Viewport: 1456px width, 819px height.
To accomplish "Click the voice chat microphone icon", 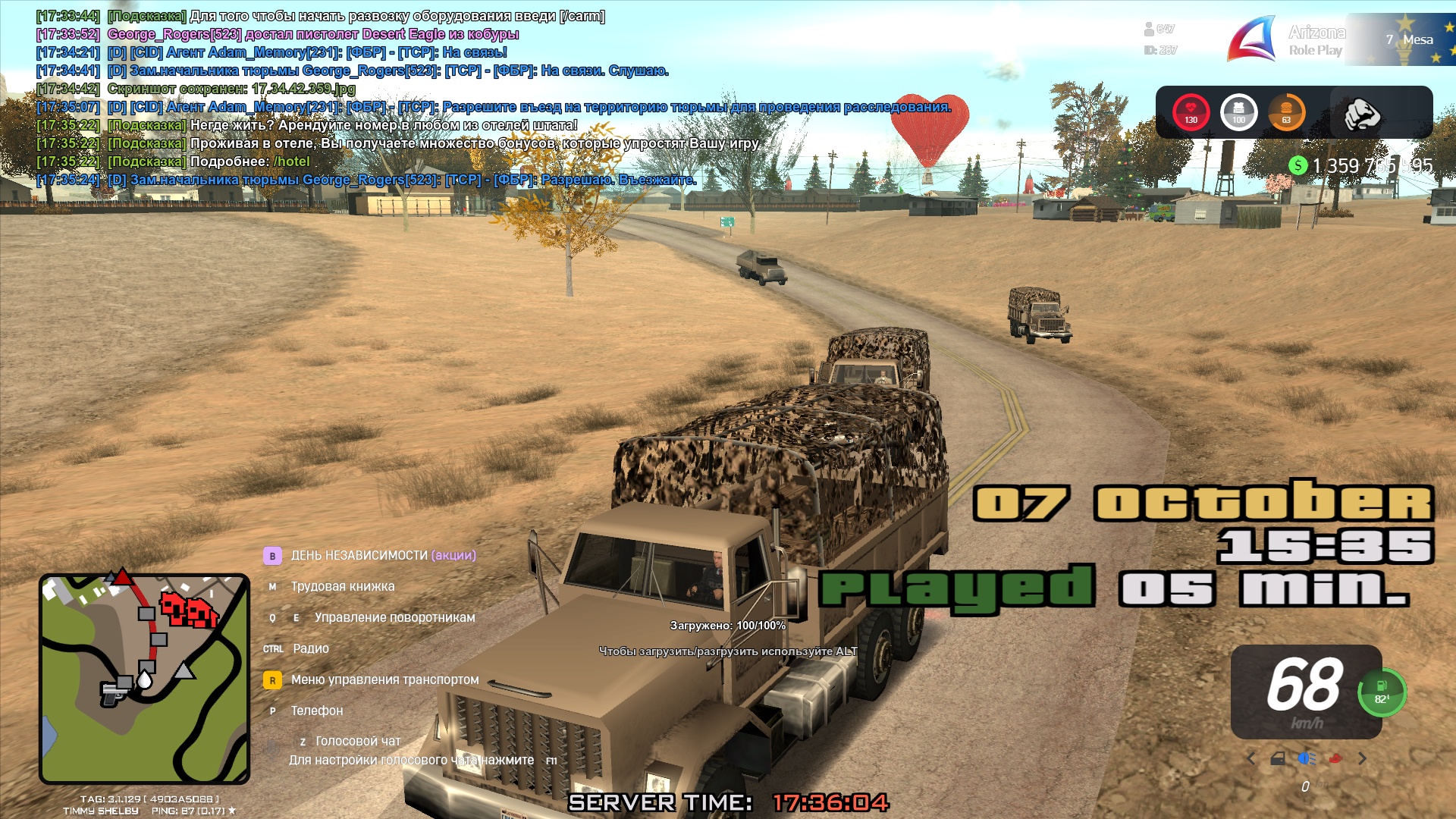I will tap(271, 748).
